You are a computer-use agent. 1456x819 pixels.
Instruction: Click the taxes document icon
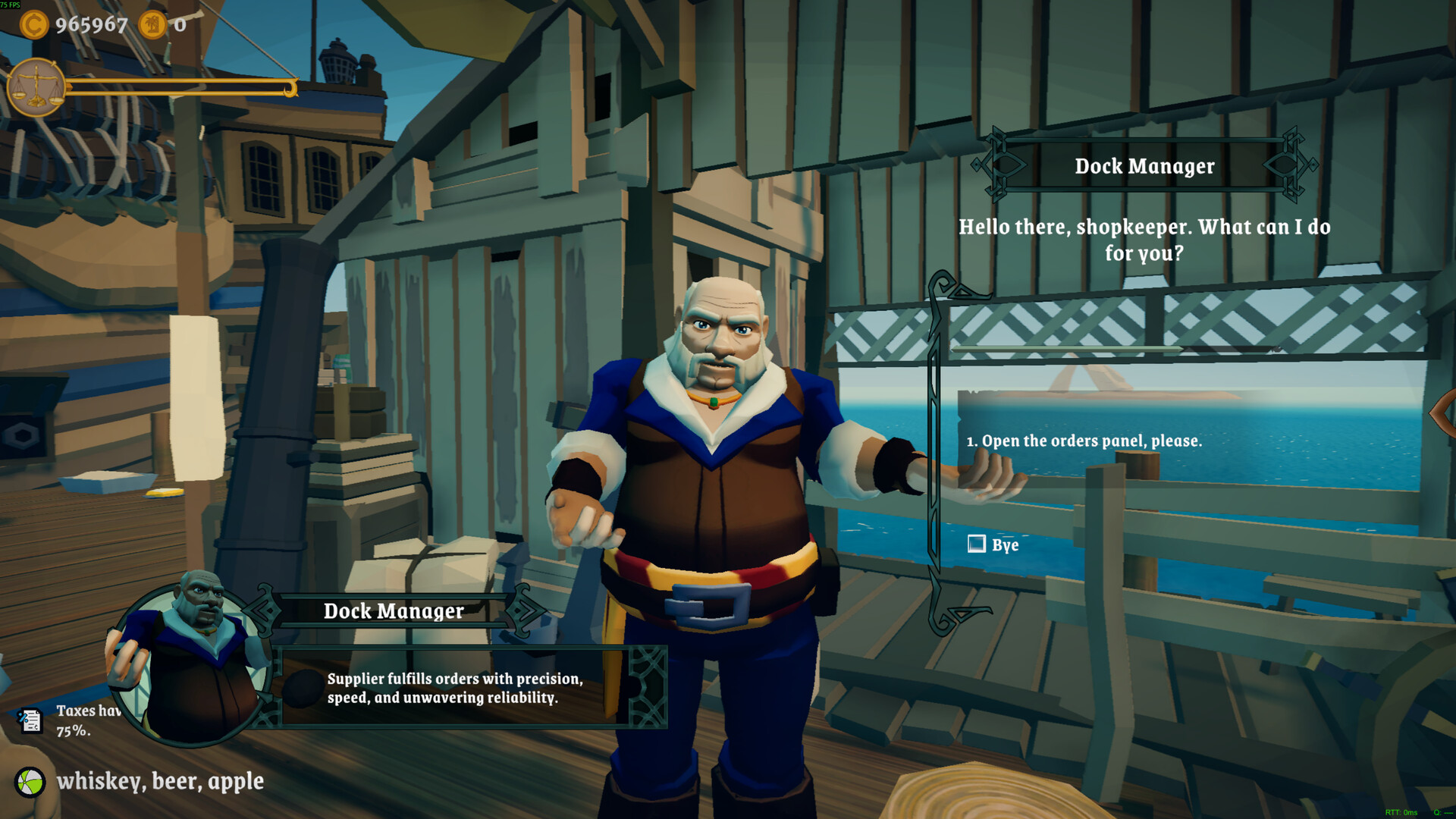coord(29,720)
